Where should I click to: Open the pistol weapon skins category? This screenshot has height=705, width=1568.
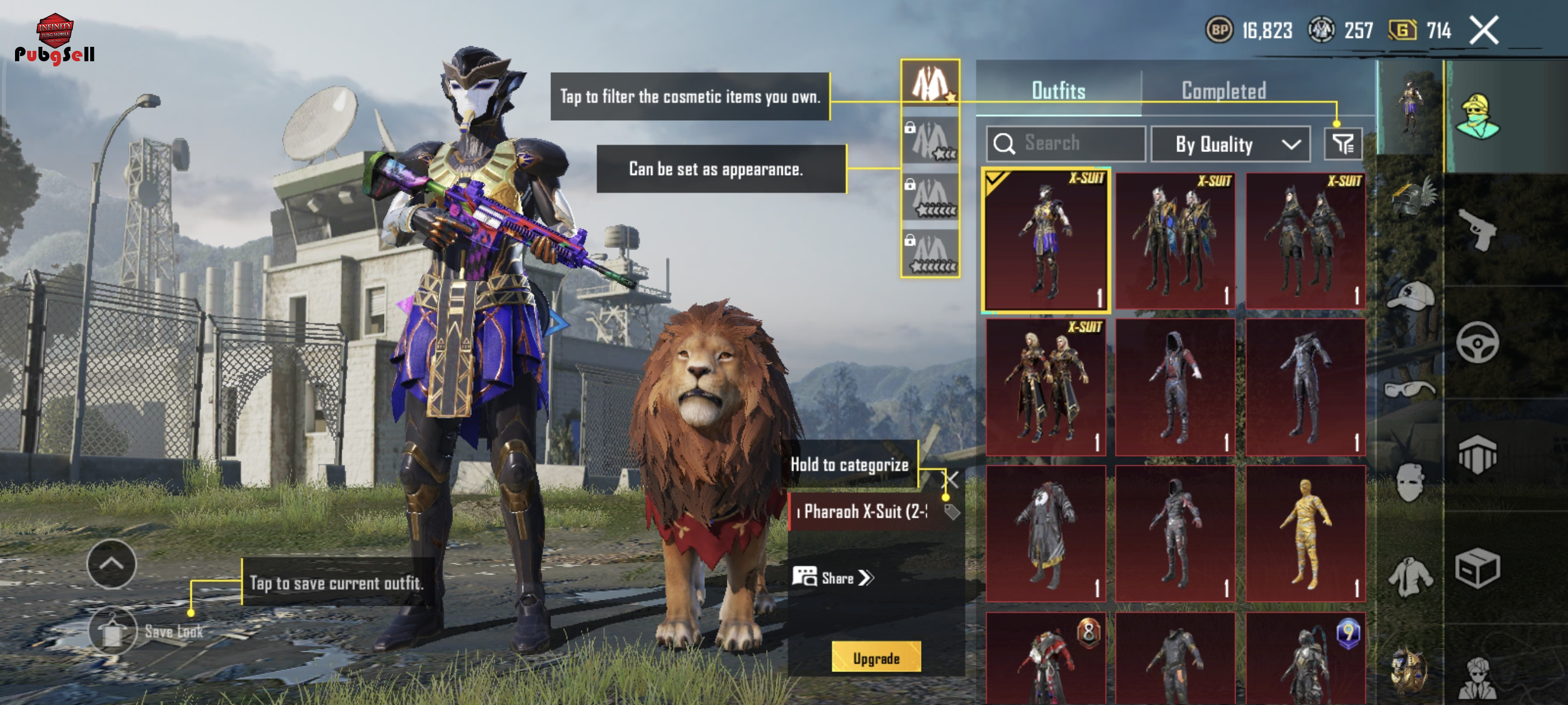pos(1477,229)
